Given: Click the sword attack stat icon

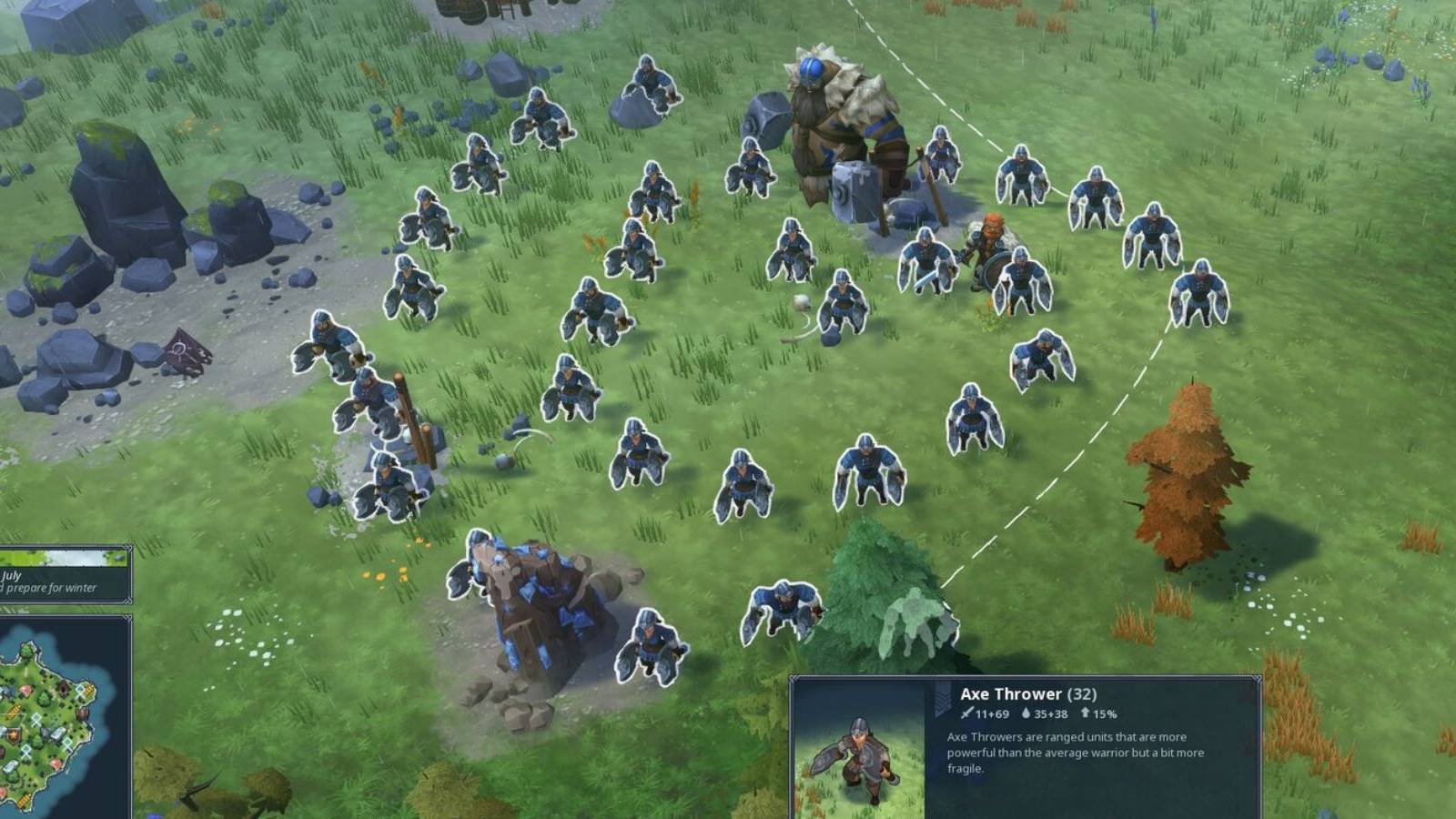Looking at the screenshot, I should 966,714.
